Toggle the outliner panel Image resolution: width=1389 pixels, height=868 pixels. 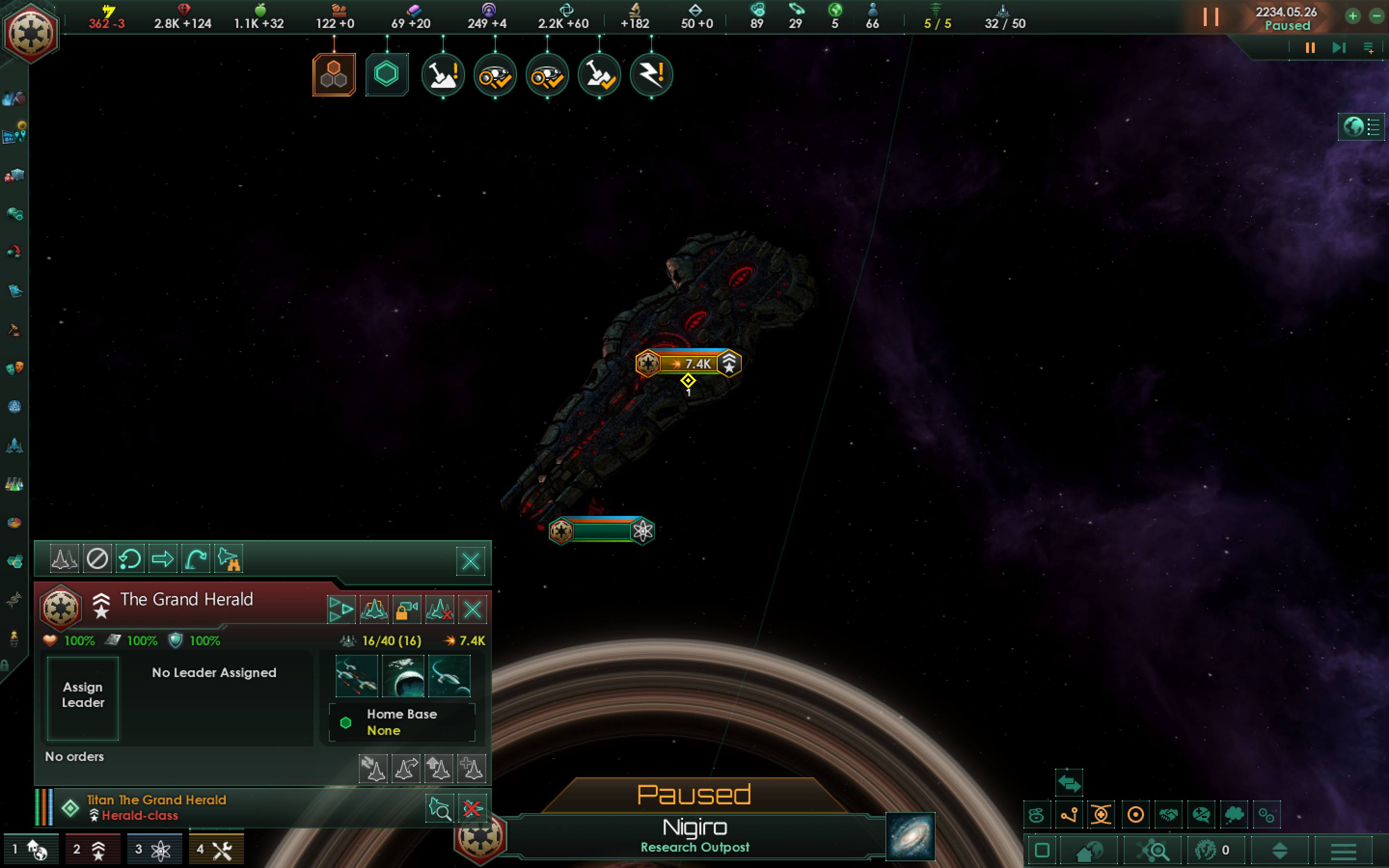tap(1362, 126)
